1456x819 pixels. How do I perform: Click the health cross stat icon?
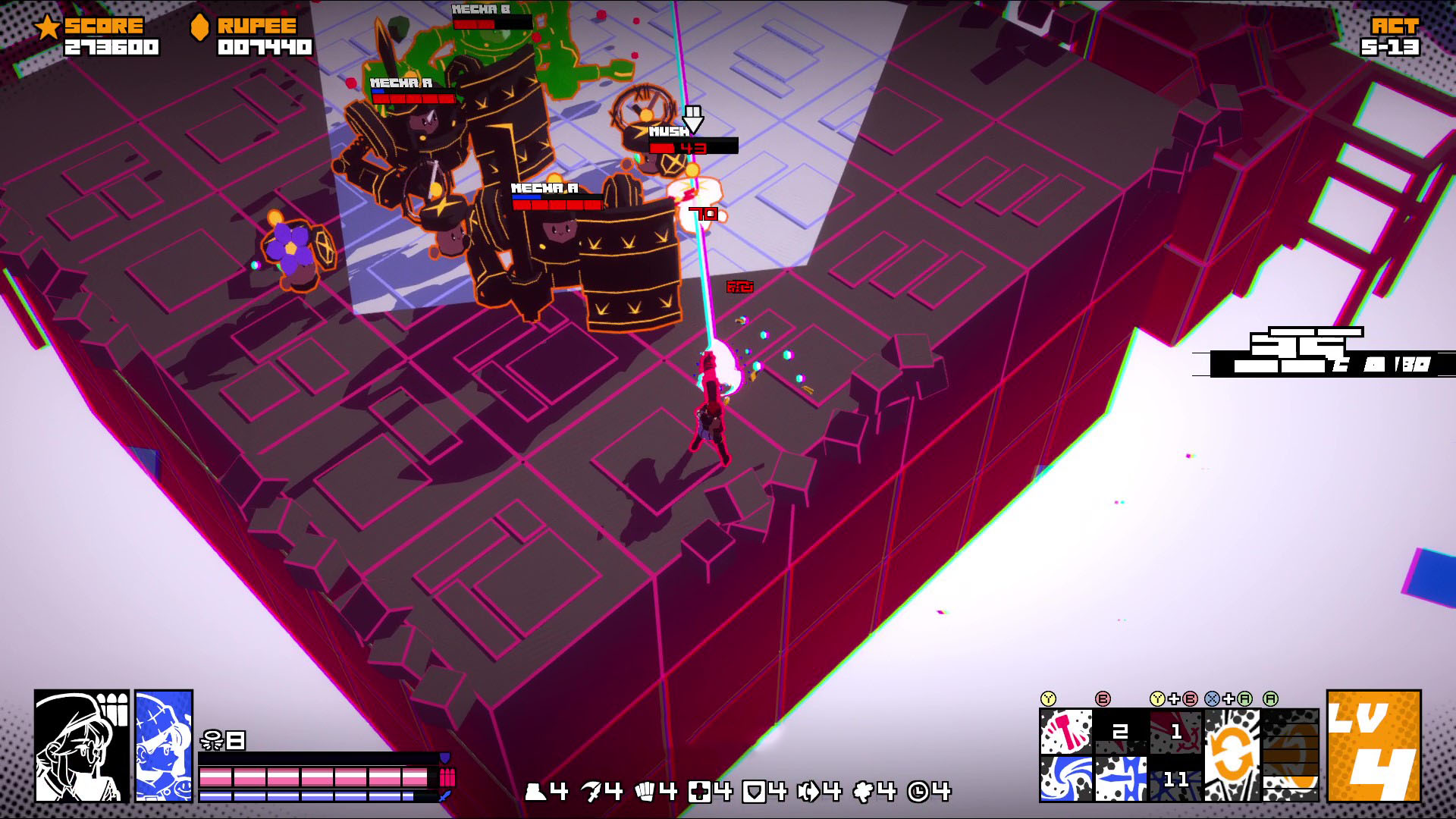tap(700, 792)
